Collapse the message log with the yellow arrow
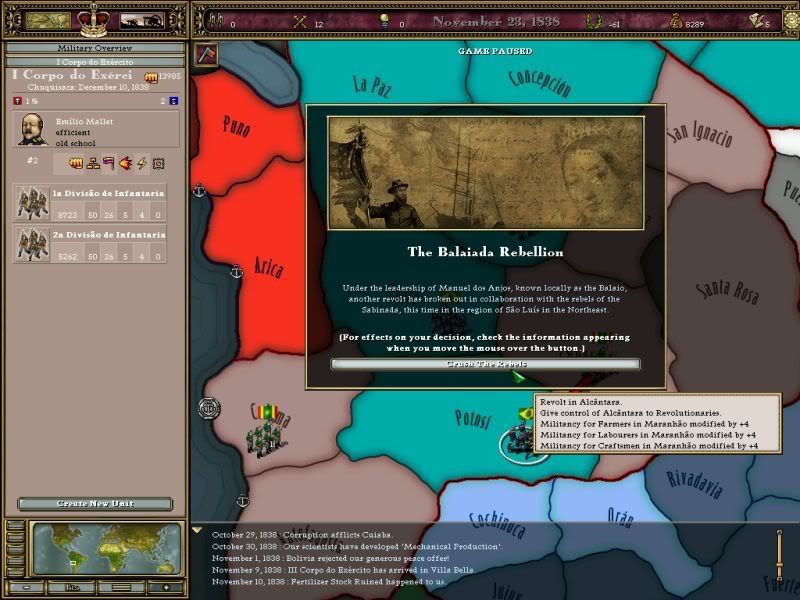This screenshot has height=600, width=800. 197,530
